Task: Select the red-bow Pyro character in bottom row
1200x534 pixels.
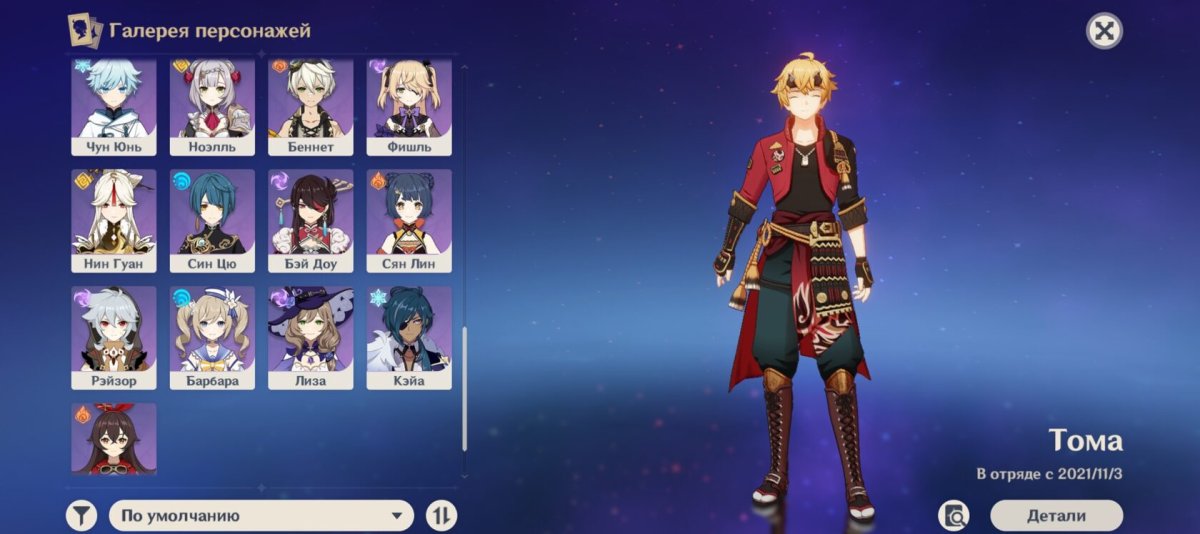Action: (114, 438)
